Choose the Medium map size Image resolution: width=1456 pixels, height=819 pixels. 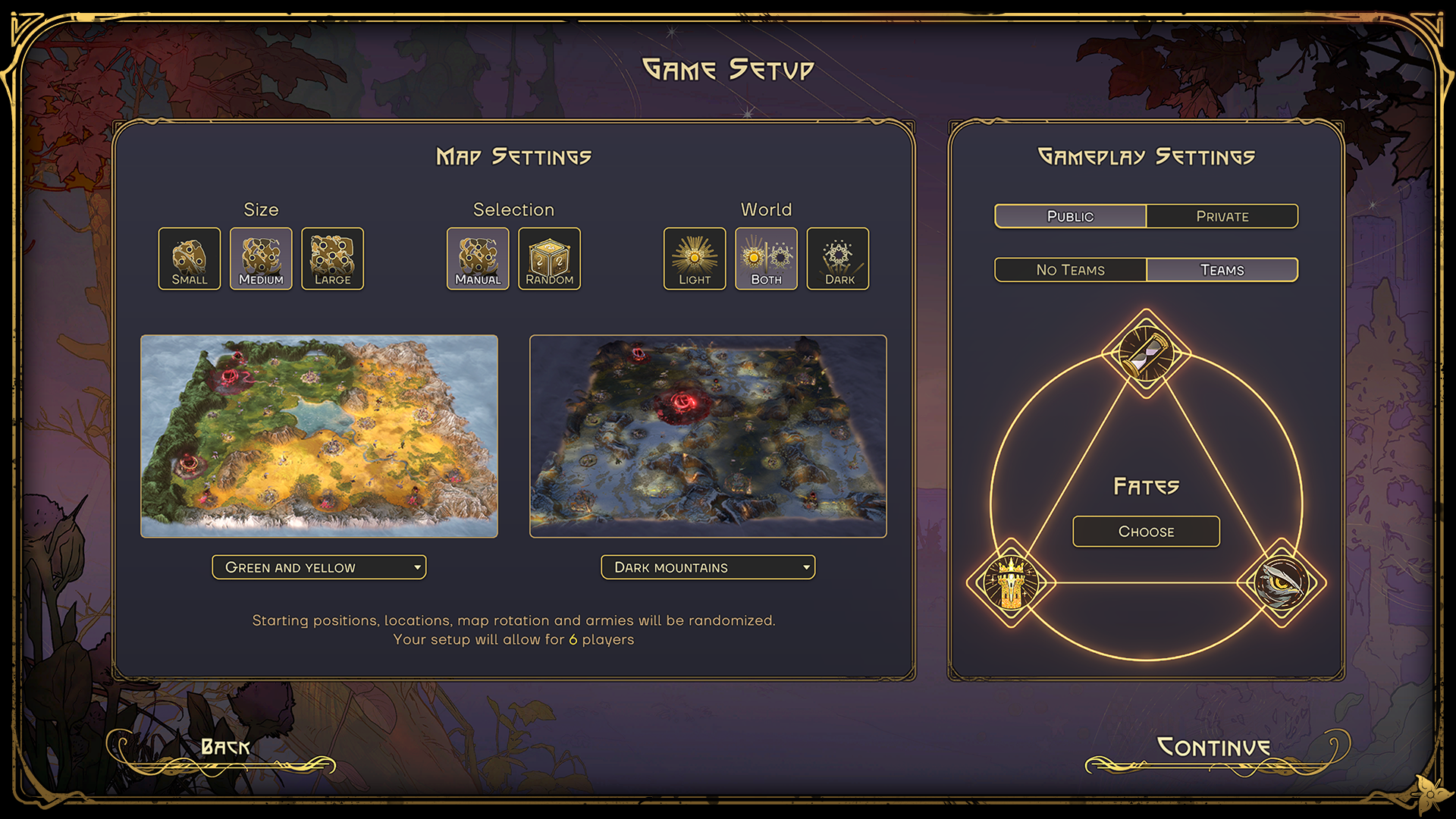(x=261, y=259)
